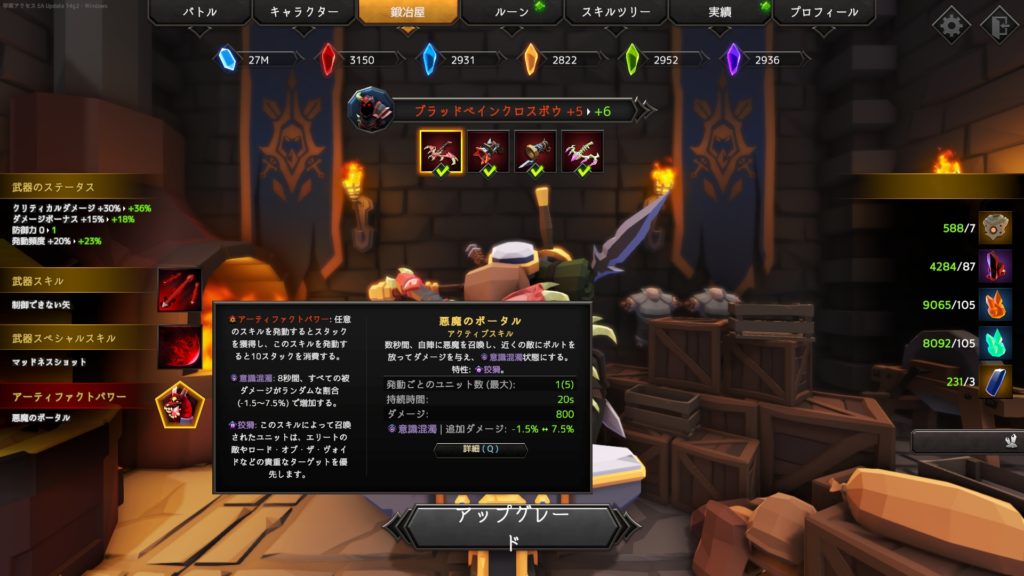
Task: Select the highlighted red crossbow weapon slot
Action: 441,151
